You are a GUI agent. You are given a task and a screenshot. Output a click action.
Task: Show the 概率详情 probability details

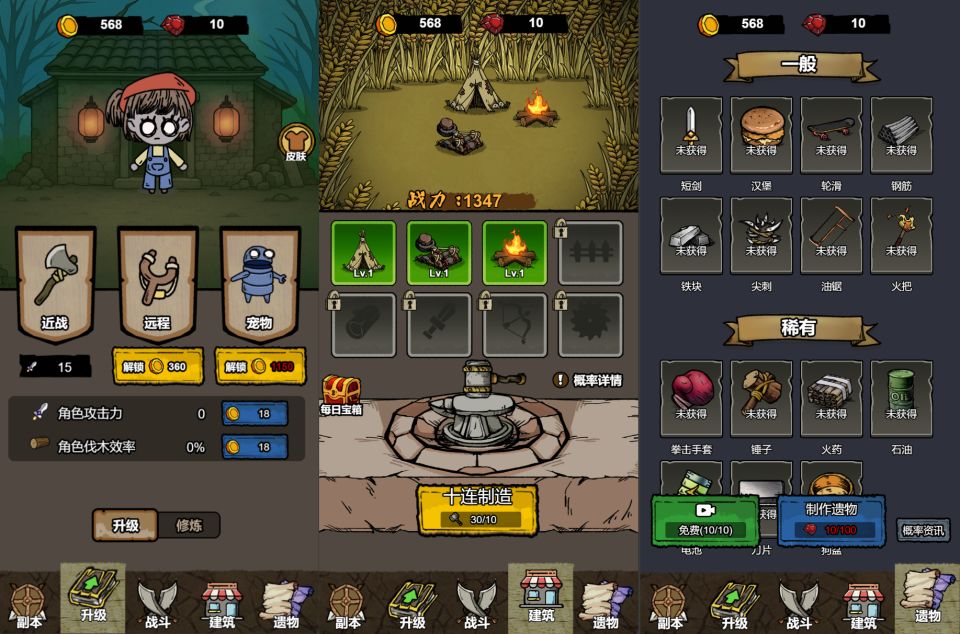coord(588,380)
